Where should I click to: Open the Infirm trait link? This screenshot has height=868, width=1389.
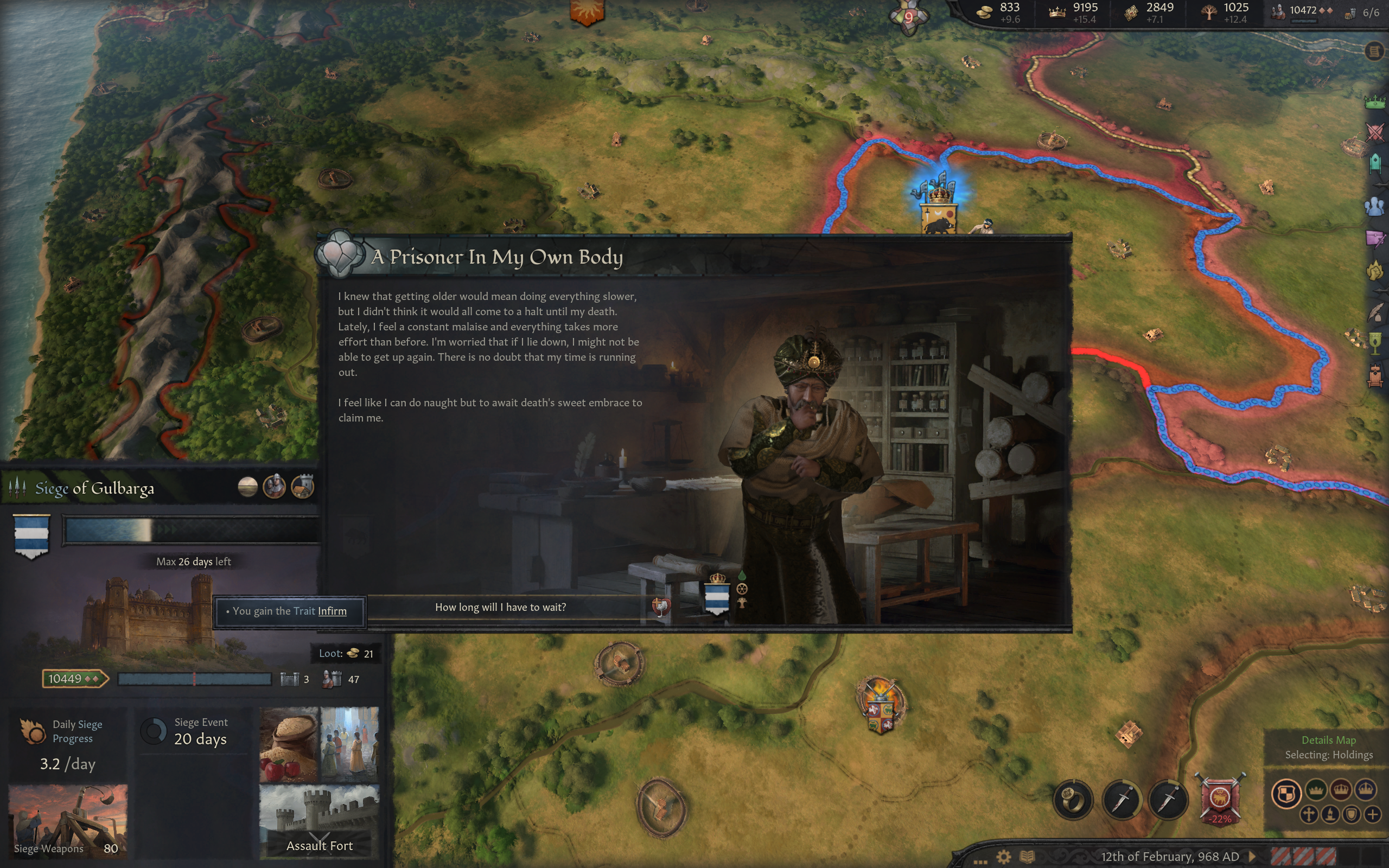tap(332, 611)
